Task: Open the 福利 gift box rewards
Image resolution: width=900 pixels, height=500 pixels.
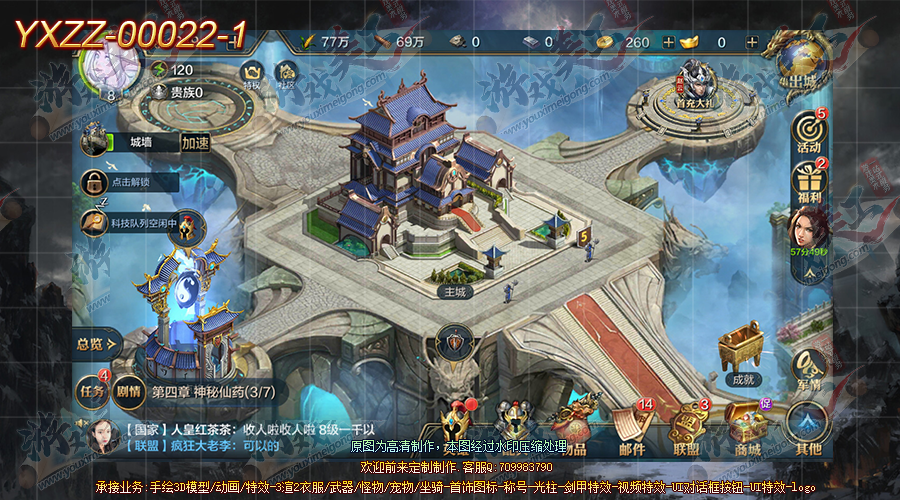Action: click(x=808, y=181)
